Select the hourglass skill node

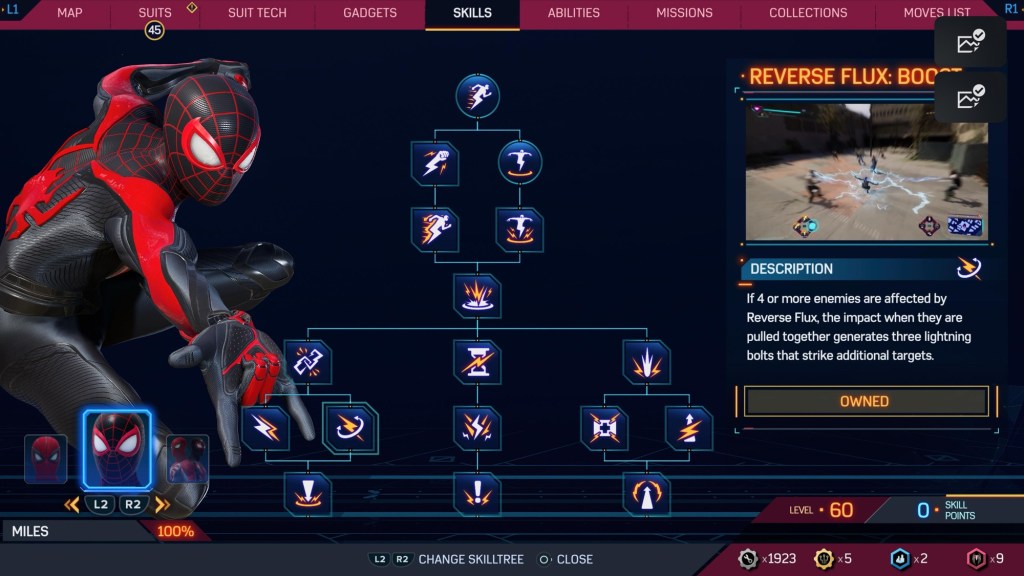coord(477,362)
